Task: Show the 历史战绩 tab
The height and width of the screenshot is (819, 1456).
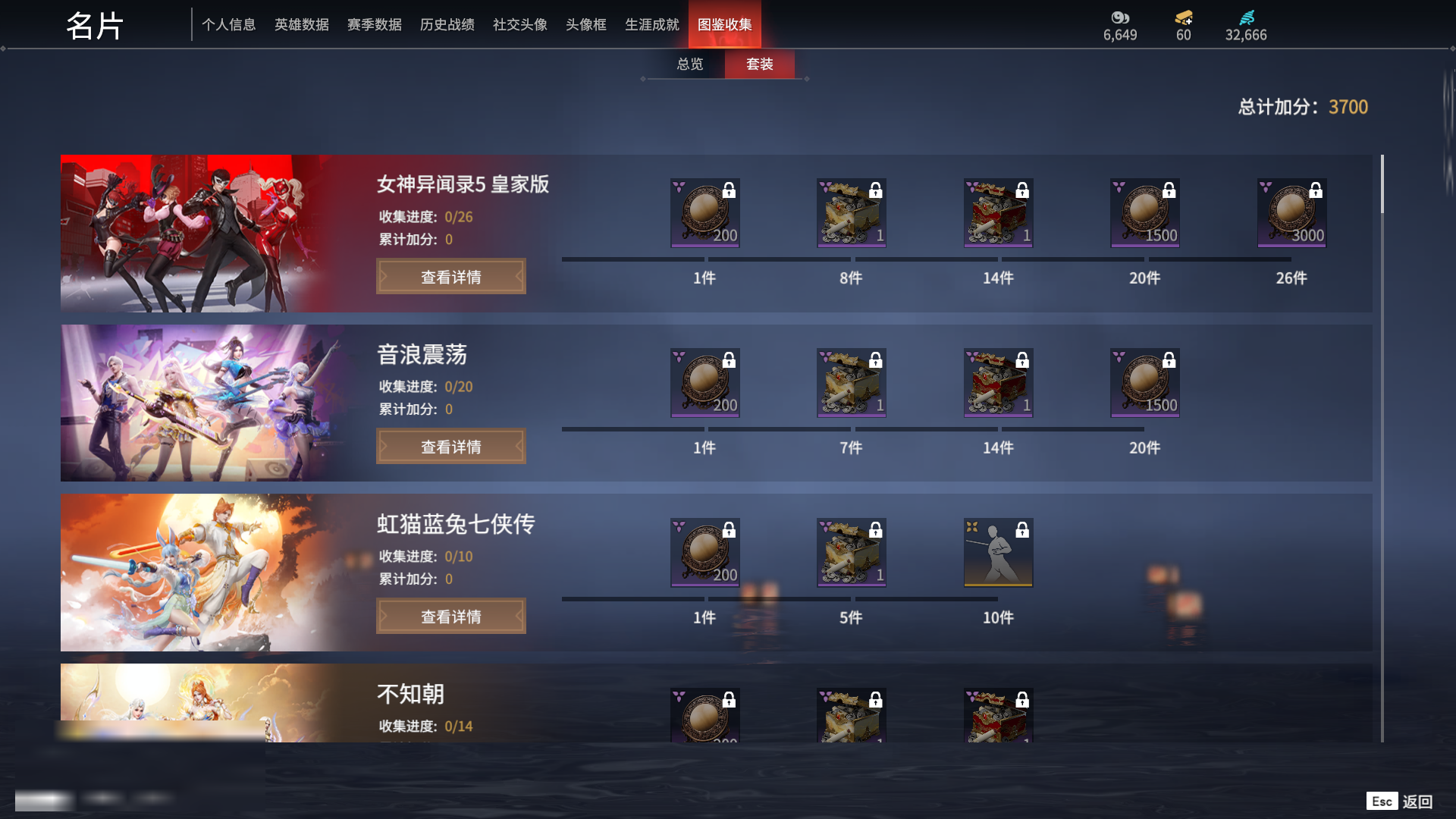Action: click(447, 25)
